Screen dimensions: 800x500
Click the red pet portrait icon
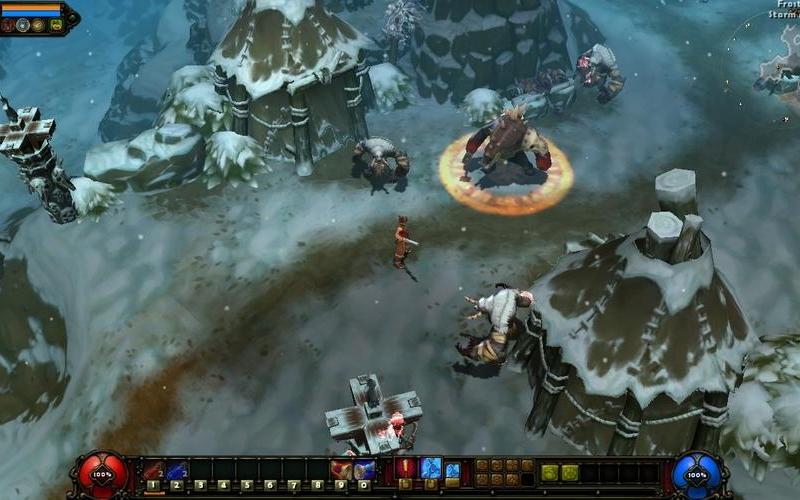click(x=7, y=25)
